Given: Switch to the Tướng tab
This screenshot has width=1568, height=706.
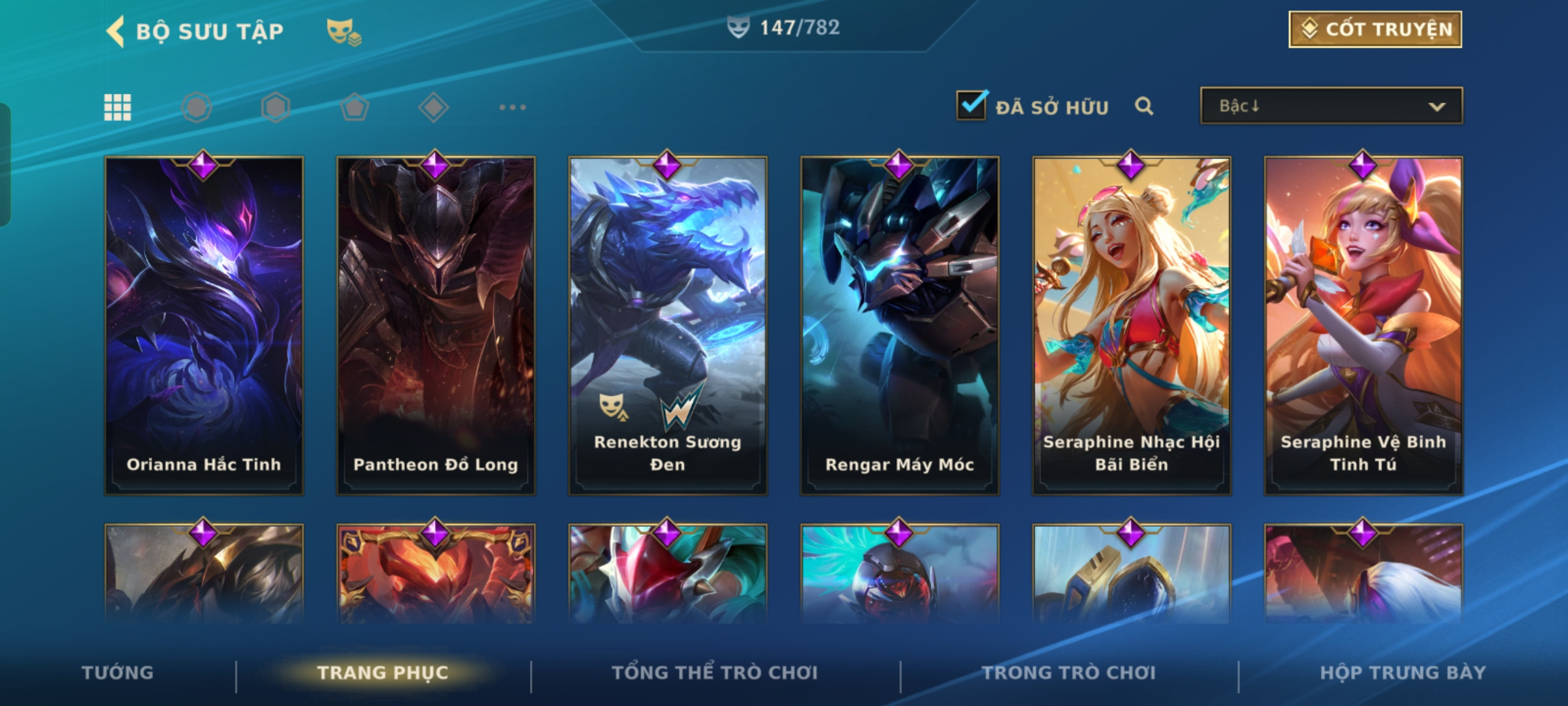Looking at the screenshot, I should [x=118, y=673].
